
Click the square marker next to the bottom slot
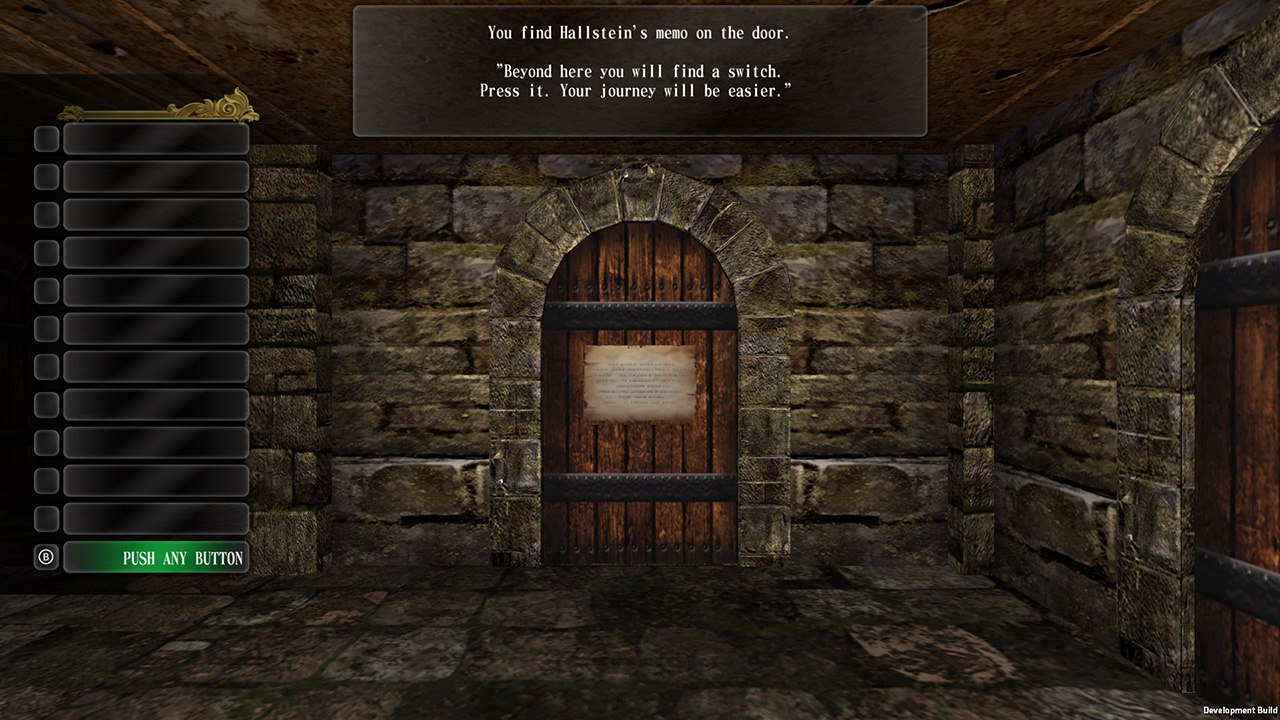(45, 518)
